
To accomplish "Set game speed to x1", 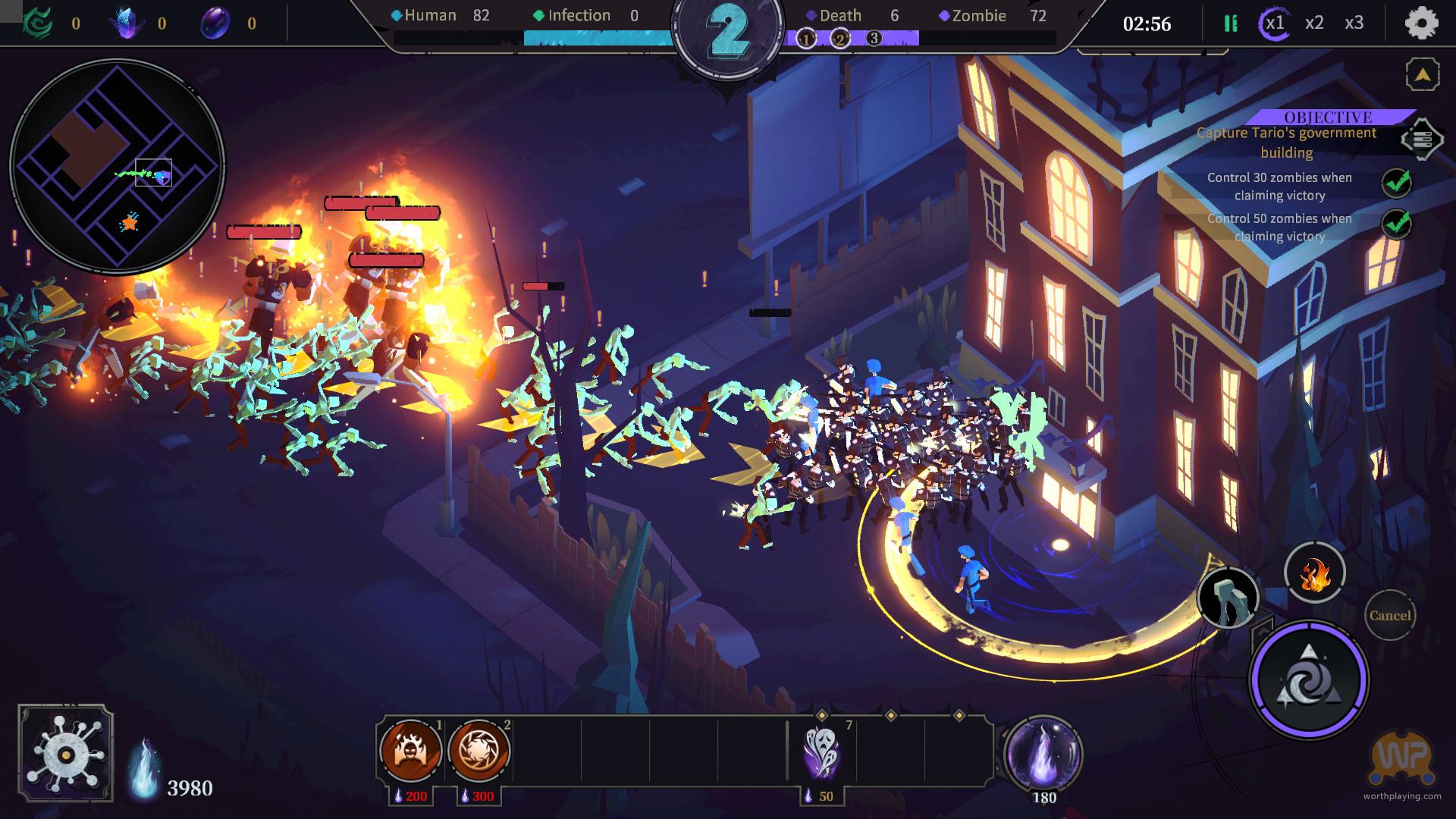I will tap(1275, 24).
